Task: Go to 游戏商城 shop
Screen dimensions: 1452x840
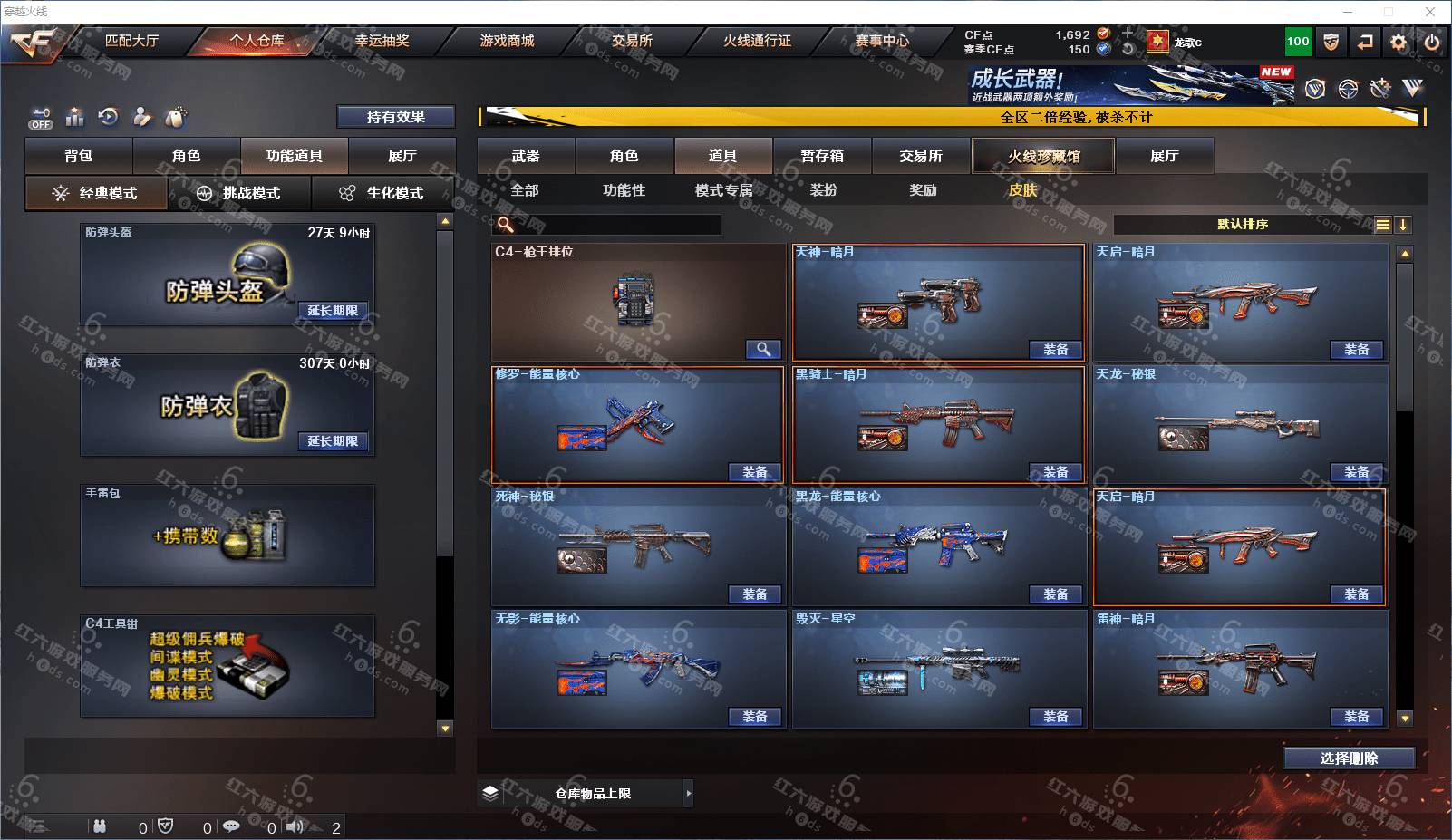Action: [x=507, y=41]
